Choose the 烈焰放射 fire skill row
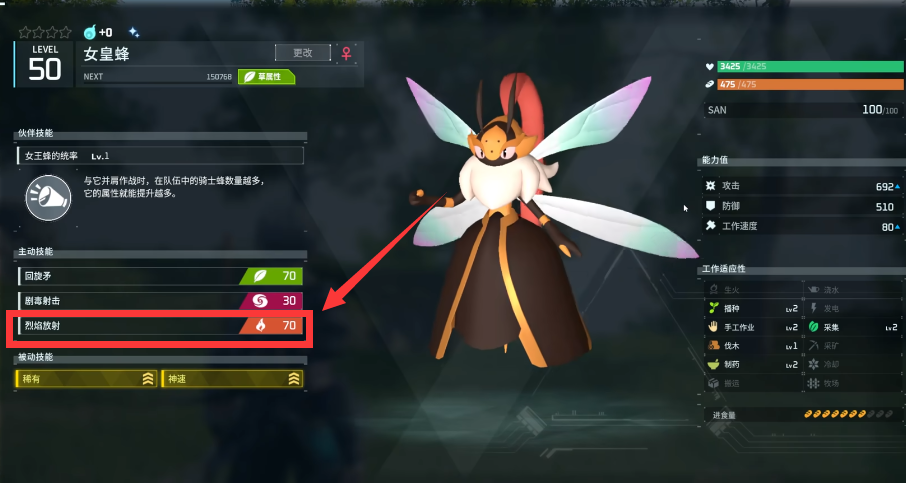 pos(160,326)
